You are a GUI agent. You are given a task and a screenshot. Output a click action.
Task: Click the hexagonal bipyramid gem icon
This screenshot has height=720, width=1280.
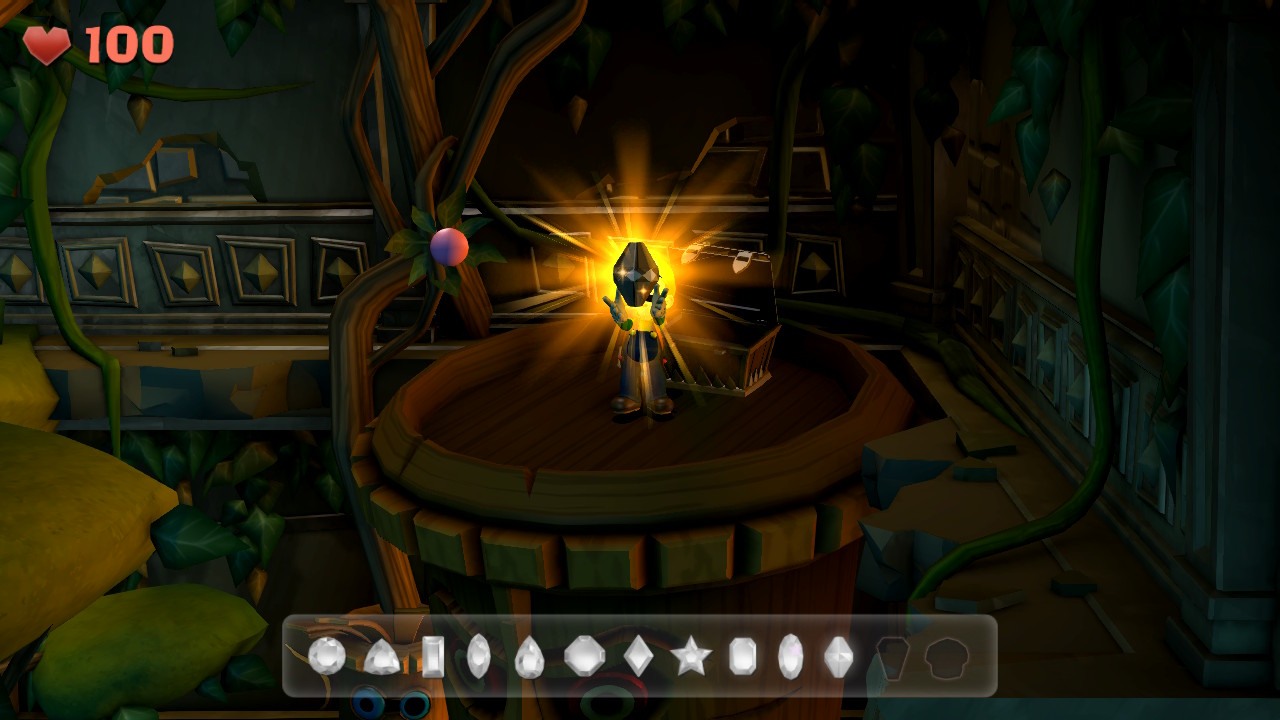tap(837, 656)
